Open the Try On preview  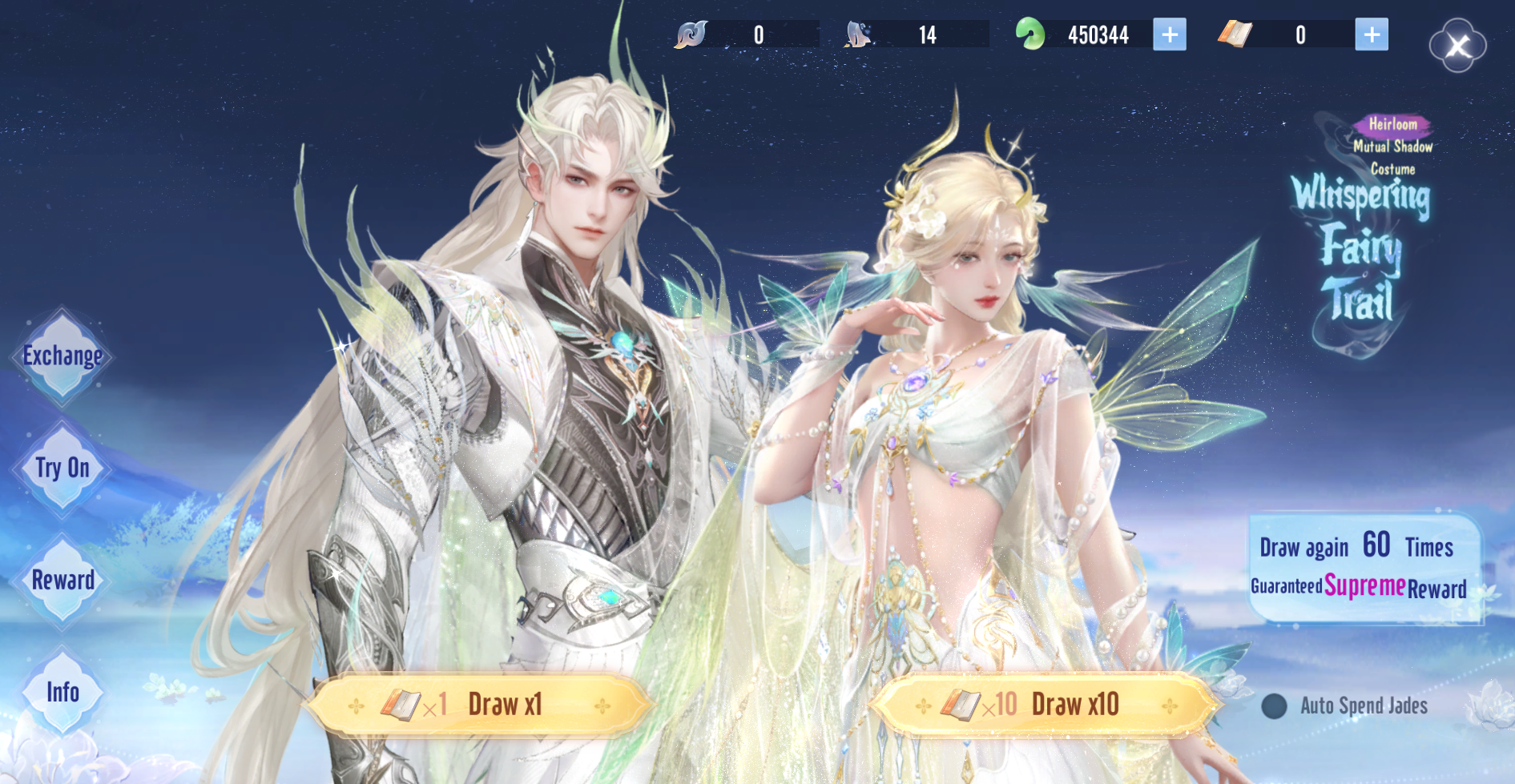[62, 468]
